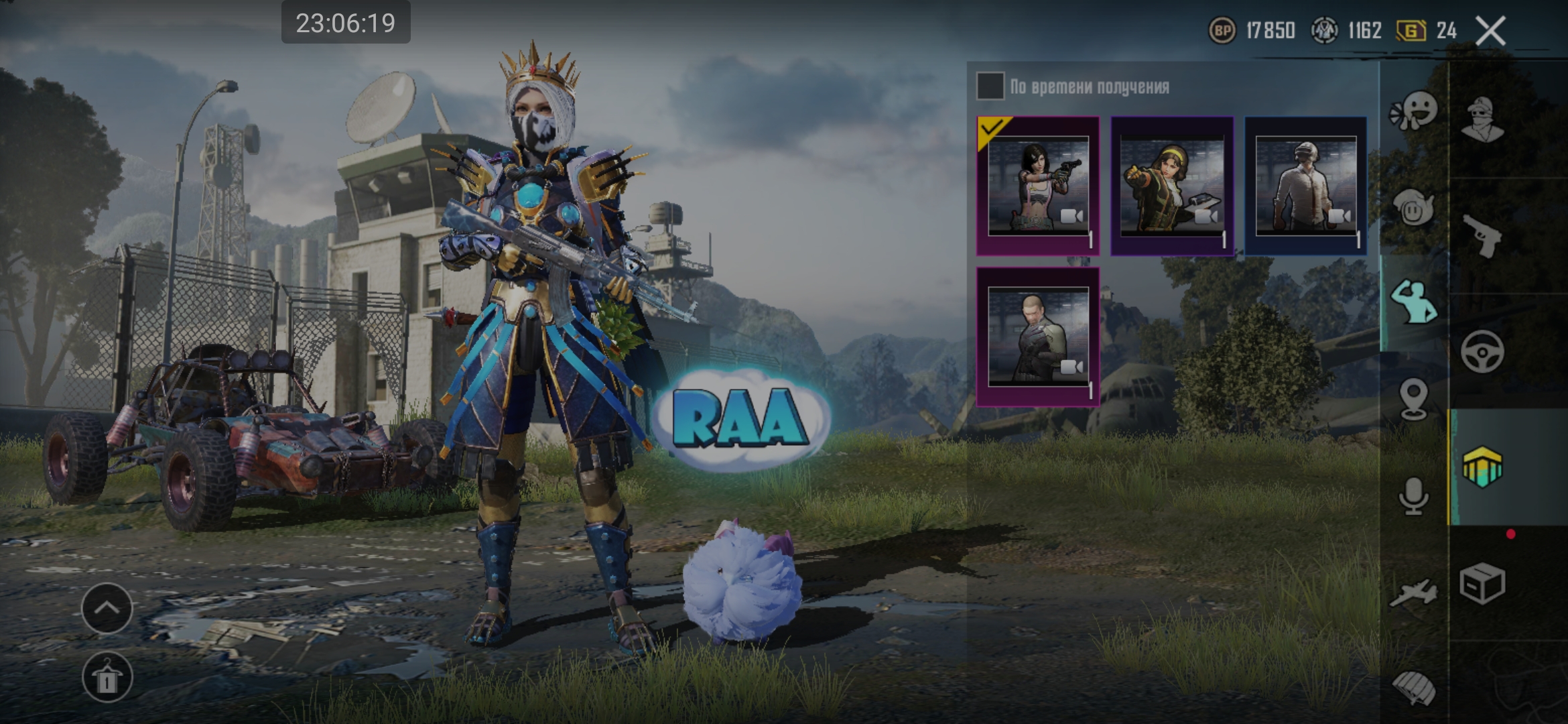Image resolution: width=1568 pixels, height=724 pixels.
Task: Toggle the 'По времени получения' sort checkbox
Action: [990, 86]
